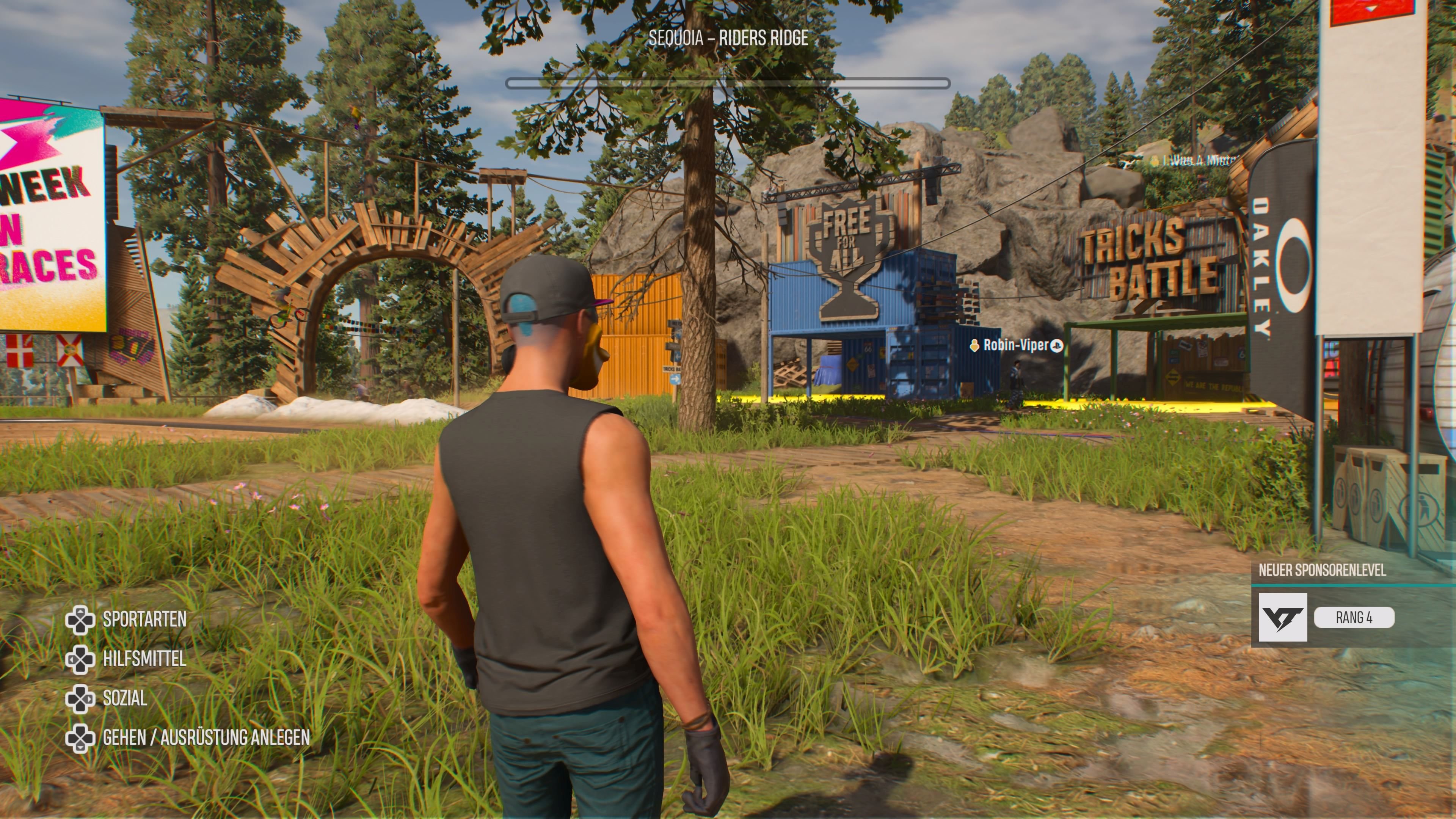Click the YT sponsor logo in the notification
Screen dimensions: 1456x819
[1282, 617]
